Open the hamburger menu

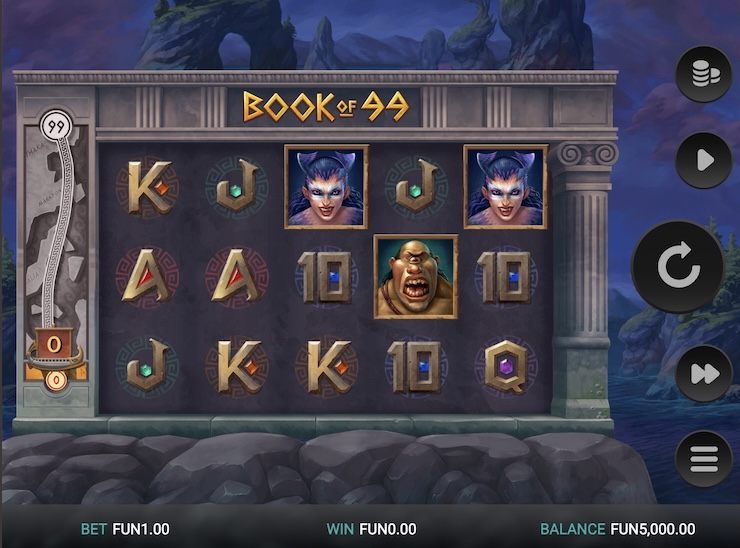click(703, 459)
